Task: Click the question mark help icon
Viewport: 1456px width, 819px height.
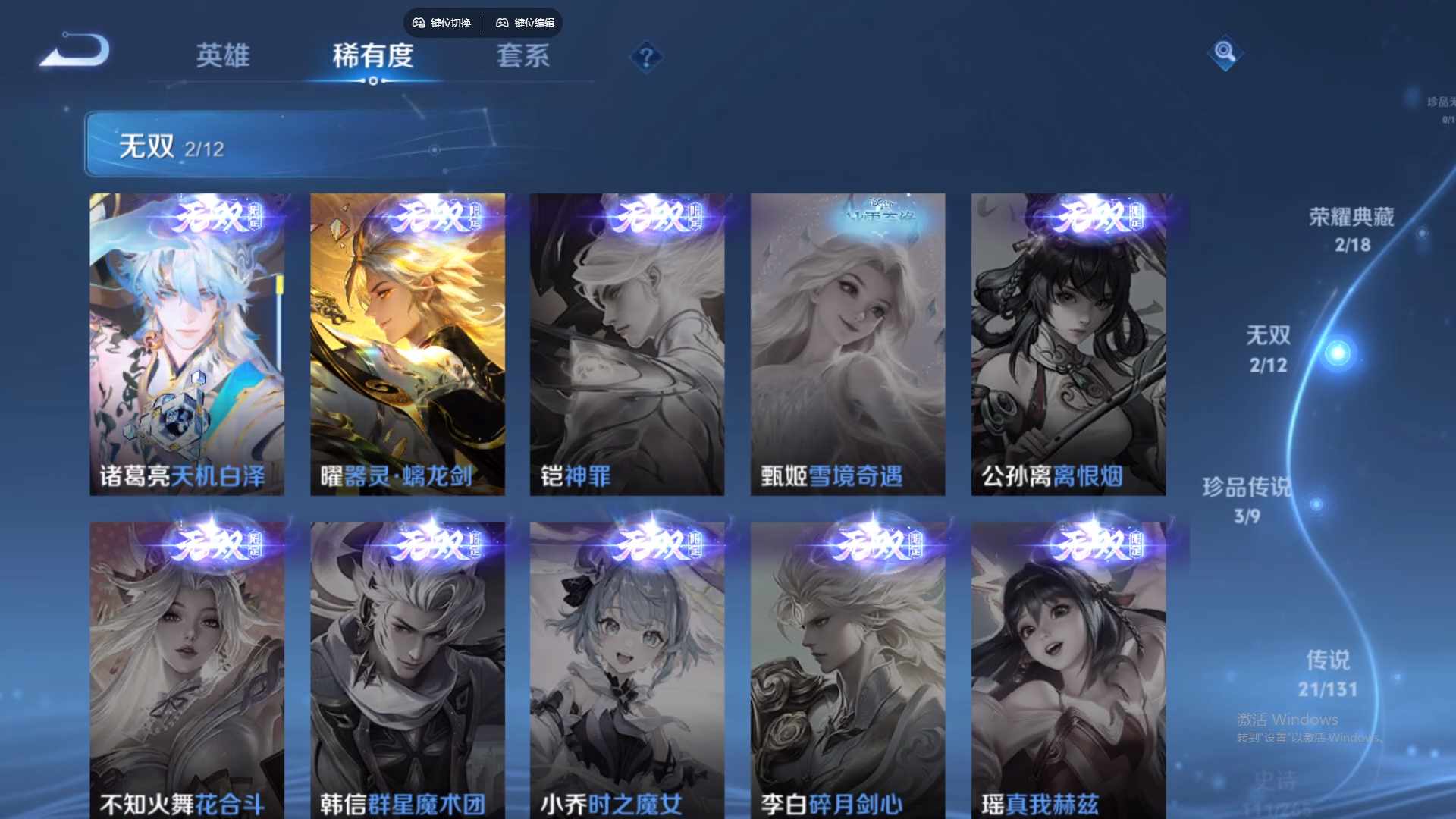Action: click(645, 55)
